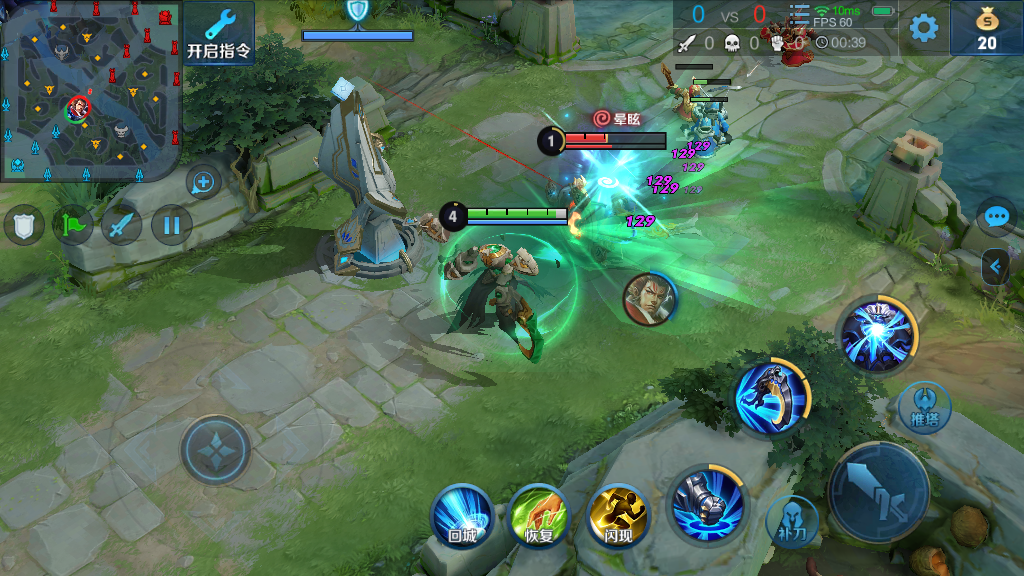This screenshot has height=576, width=1024.
Task: Use the 恢复 heal spell
Action: point(539,516)
